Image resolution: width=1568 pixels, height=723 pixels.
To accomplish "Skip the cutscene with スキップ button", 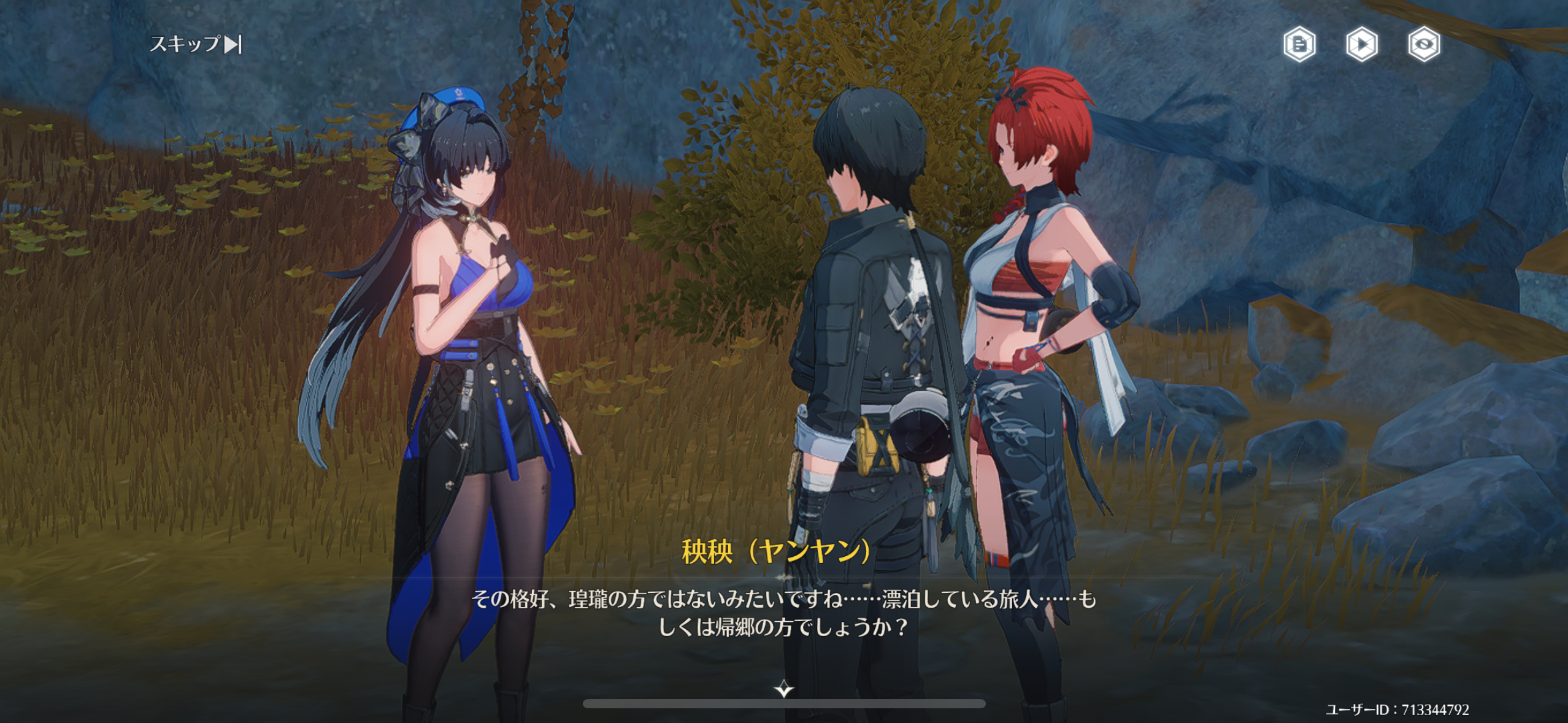I will pyautogui.click(x=196, y=44).
